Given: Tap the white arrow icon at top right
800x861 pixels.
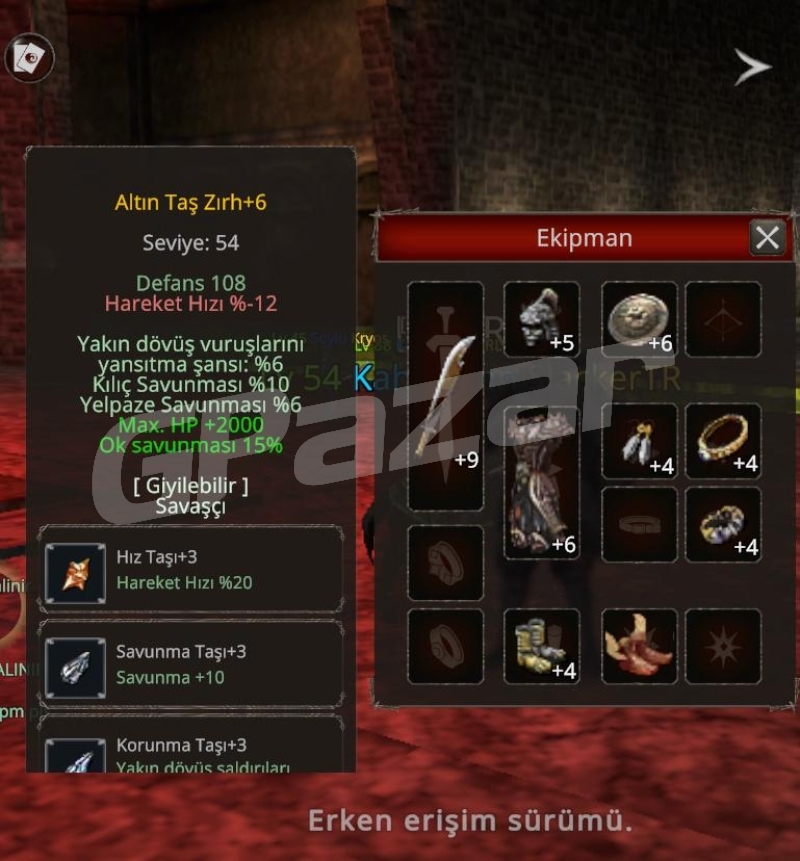Looking at the screenshot, I should point(752,67).
